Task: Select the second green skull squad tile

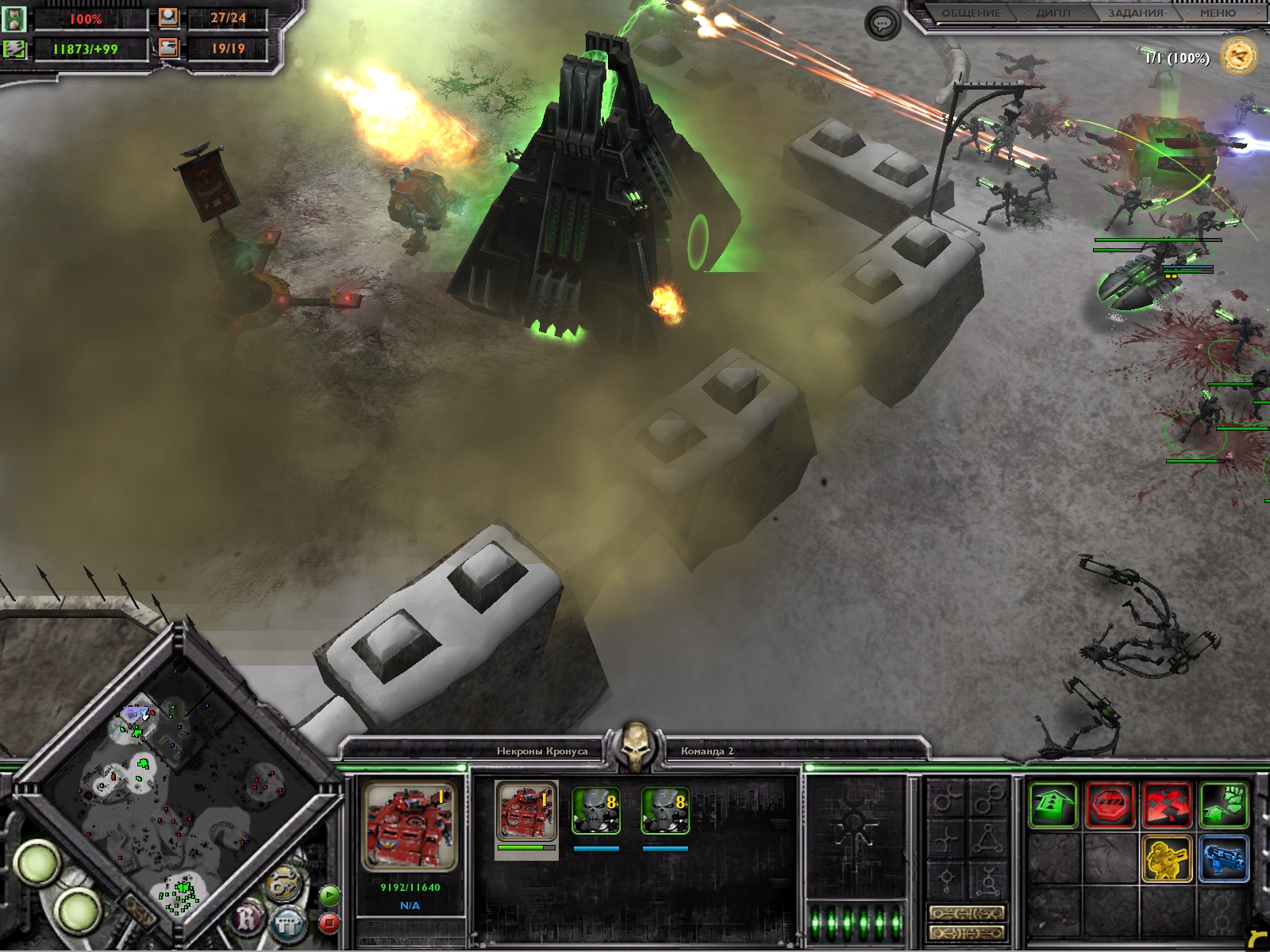Action: tap(664, 811)
